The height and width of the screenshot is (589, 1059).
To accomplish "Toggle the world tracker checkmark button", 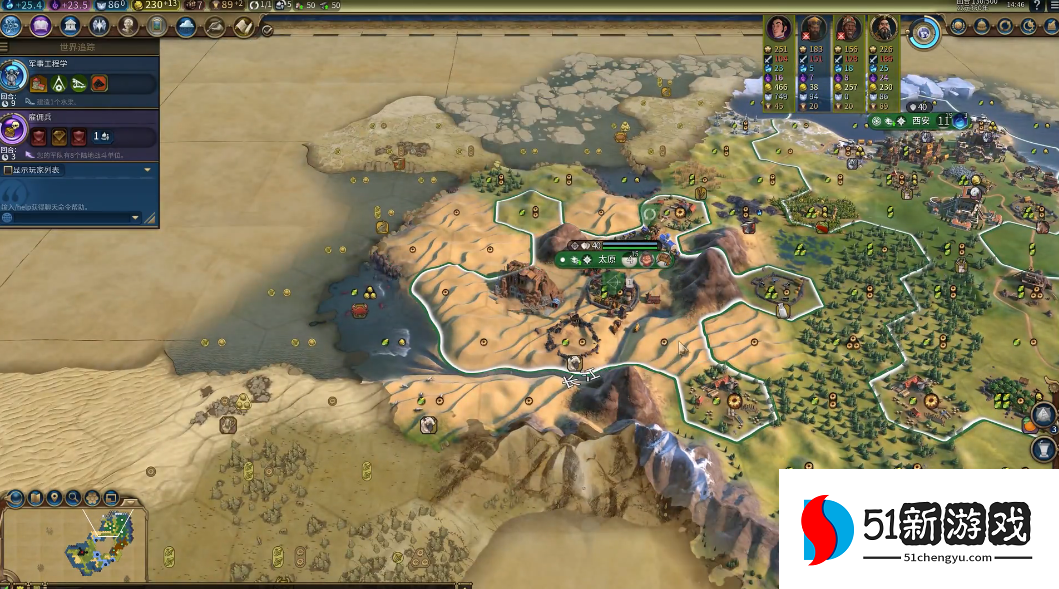I will [267, 30].
